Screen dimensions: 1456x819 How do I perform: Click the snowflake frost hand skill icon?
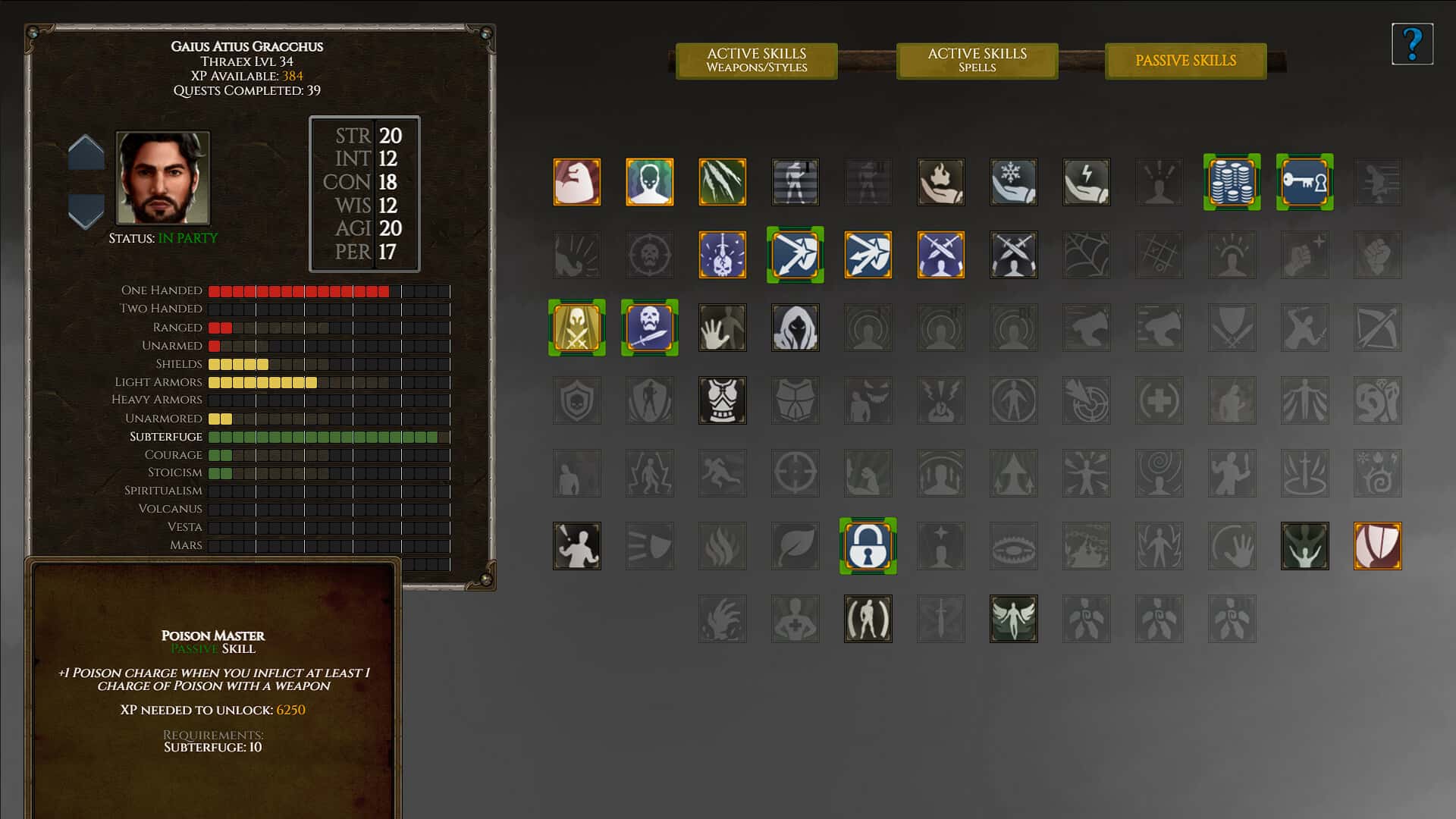tap(1013, 182)
